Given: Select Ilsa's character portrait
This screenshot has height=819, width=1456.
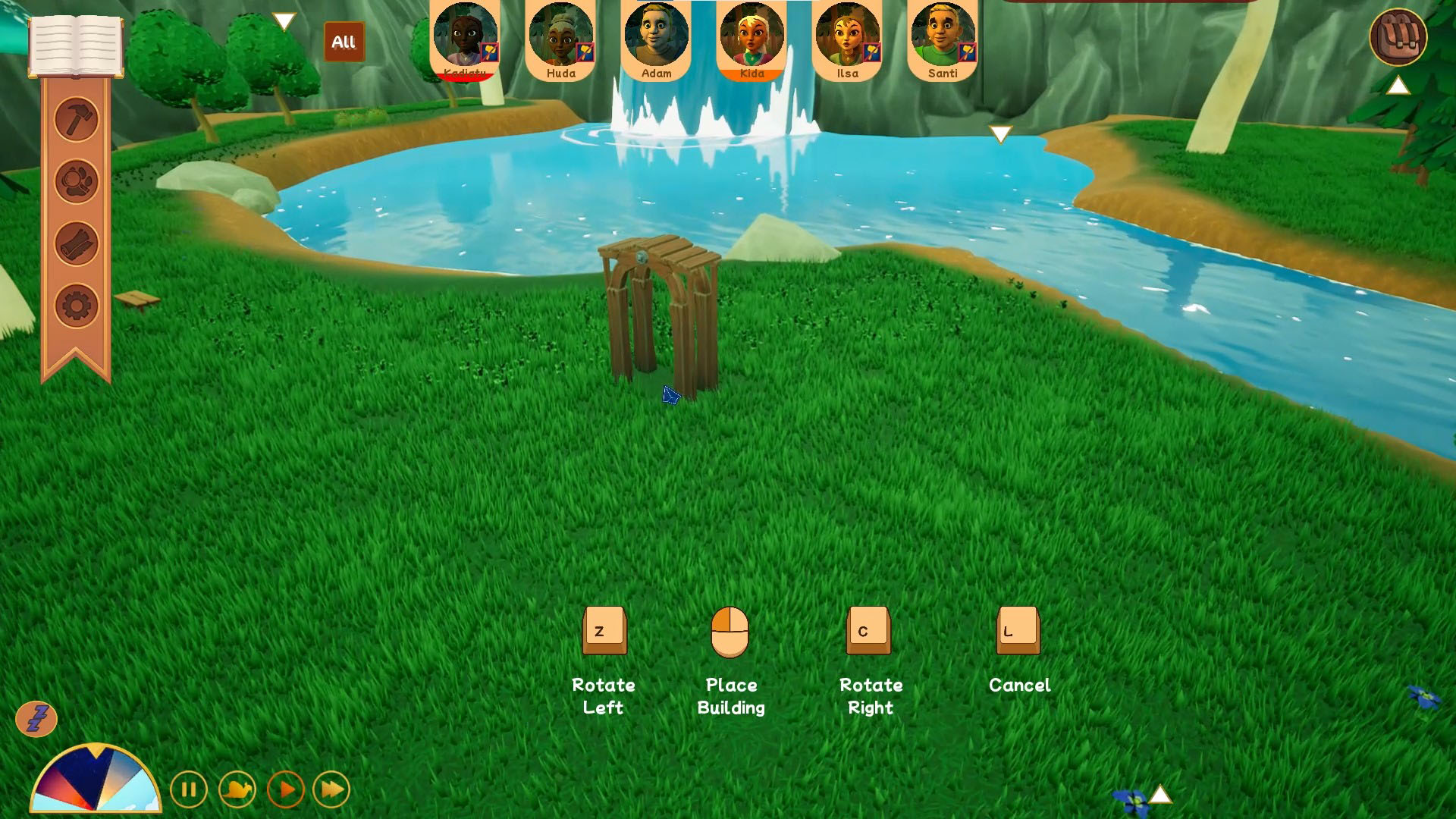Looking at the screenshot, I should (847, 36).
